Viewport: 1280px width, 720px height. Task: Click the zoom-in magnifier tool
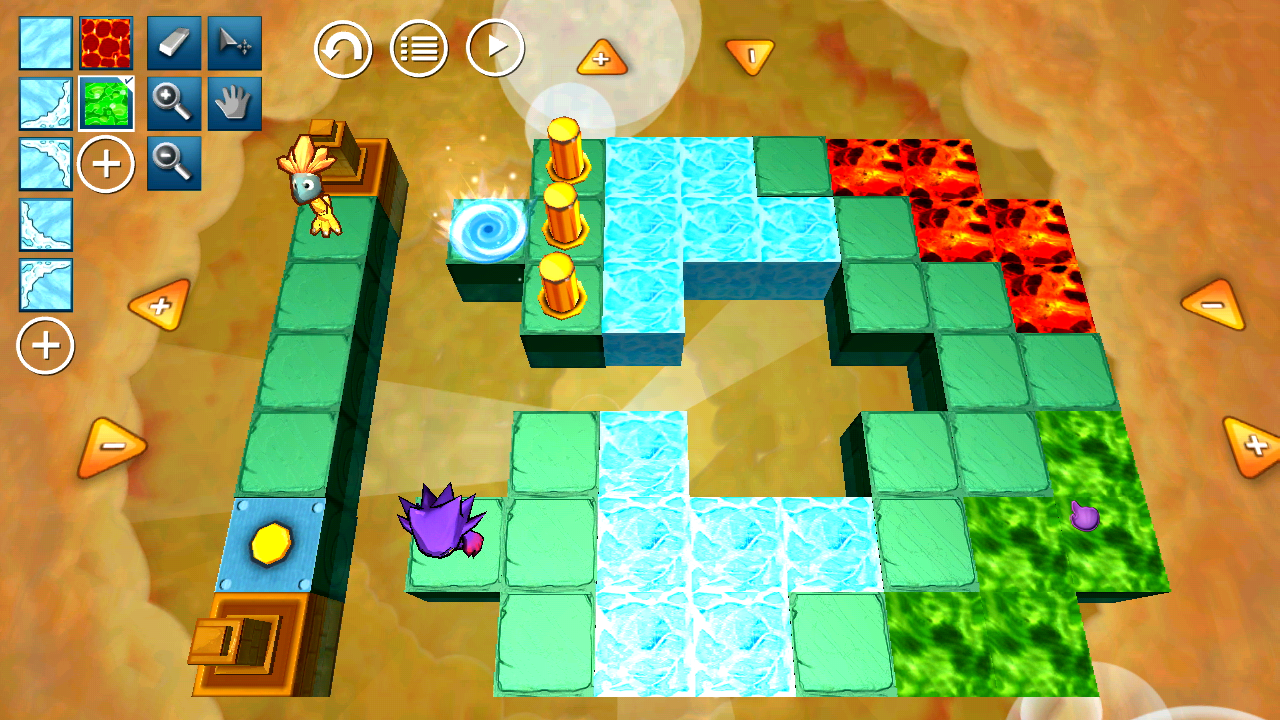click(174, 104)
